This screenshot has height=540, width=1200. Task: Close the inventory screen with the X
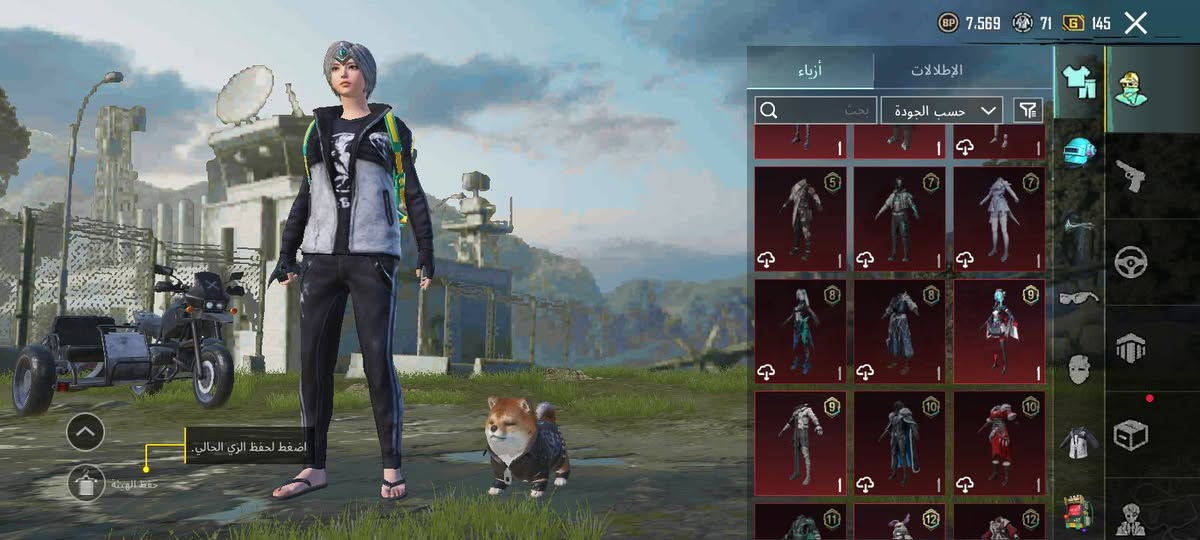[1135, 23]
